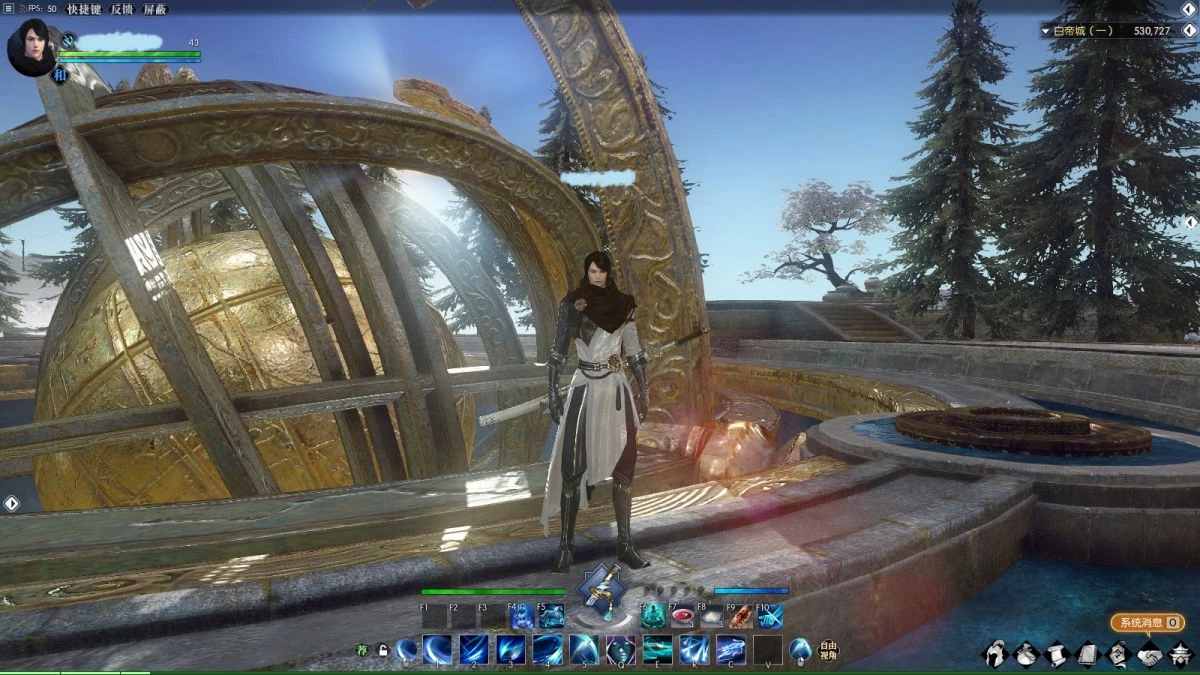
Task: Open the scroll quest icon
Action: (x=1056, y=654)
